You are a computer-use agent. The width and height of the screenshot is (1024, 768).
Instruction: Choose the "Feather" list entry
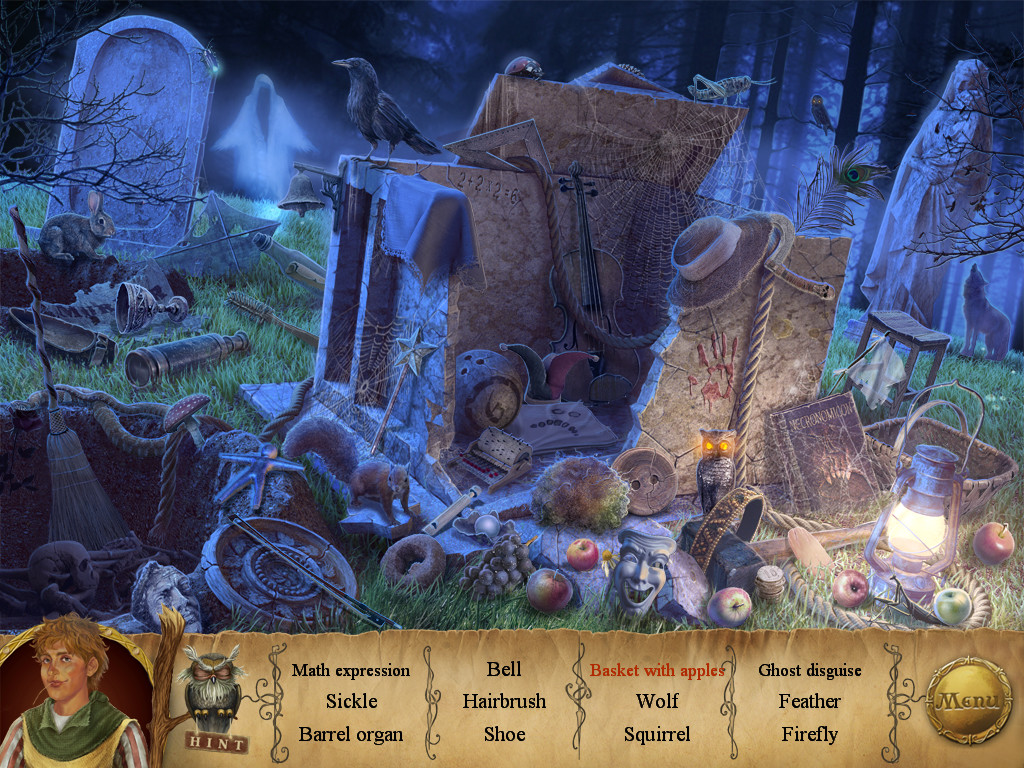coord(810,702)
